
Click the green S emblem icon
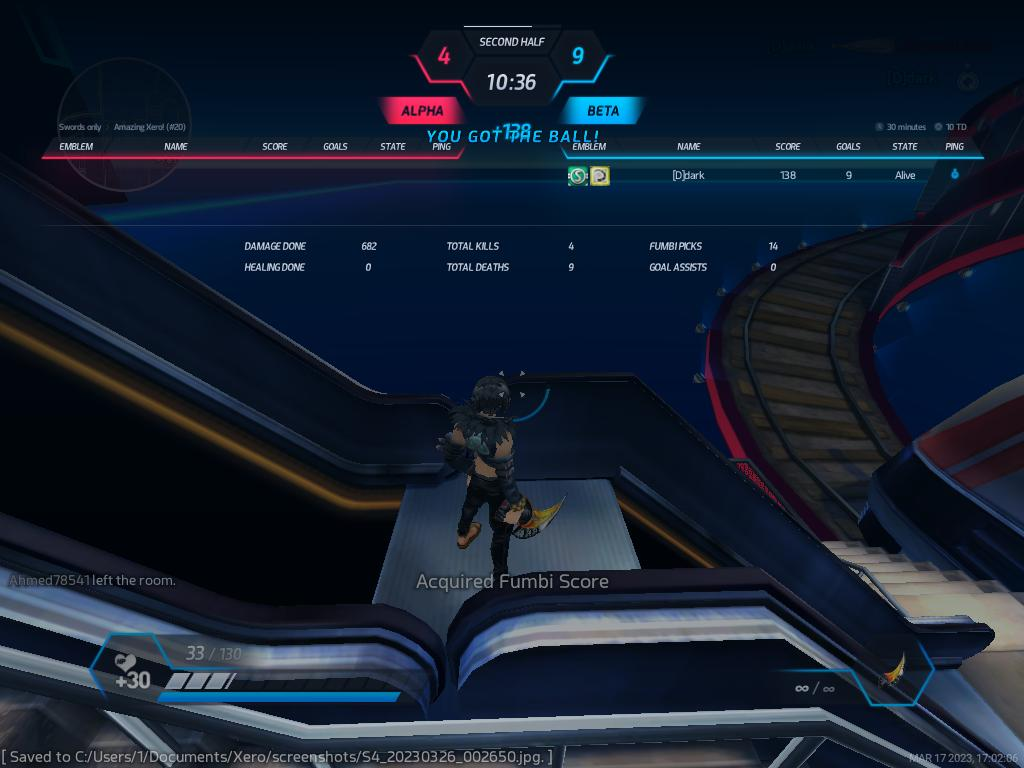tap(577, 176)
